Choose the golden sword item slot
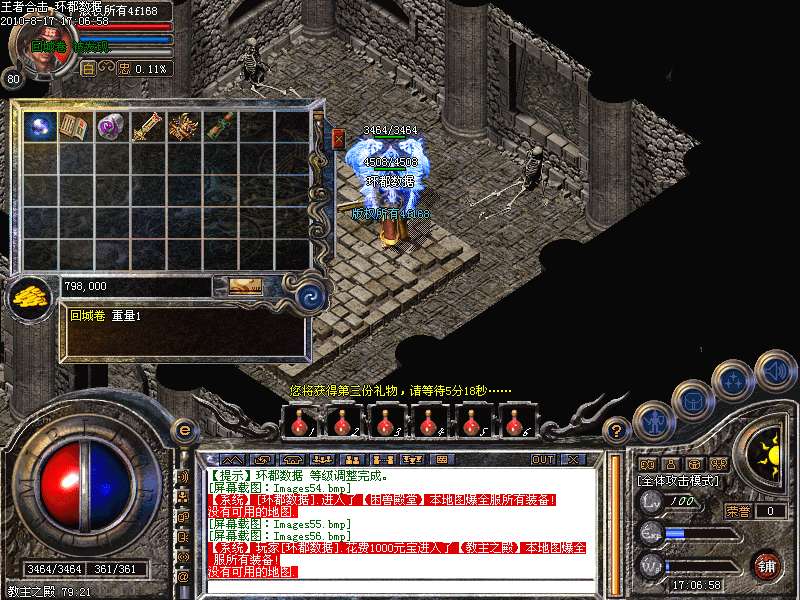Screen dimensions: 800x600 pos(146,127)
